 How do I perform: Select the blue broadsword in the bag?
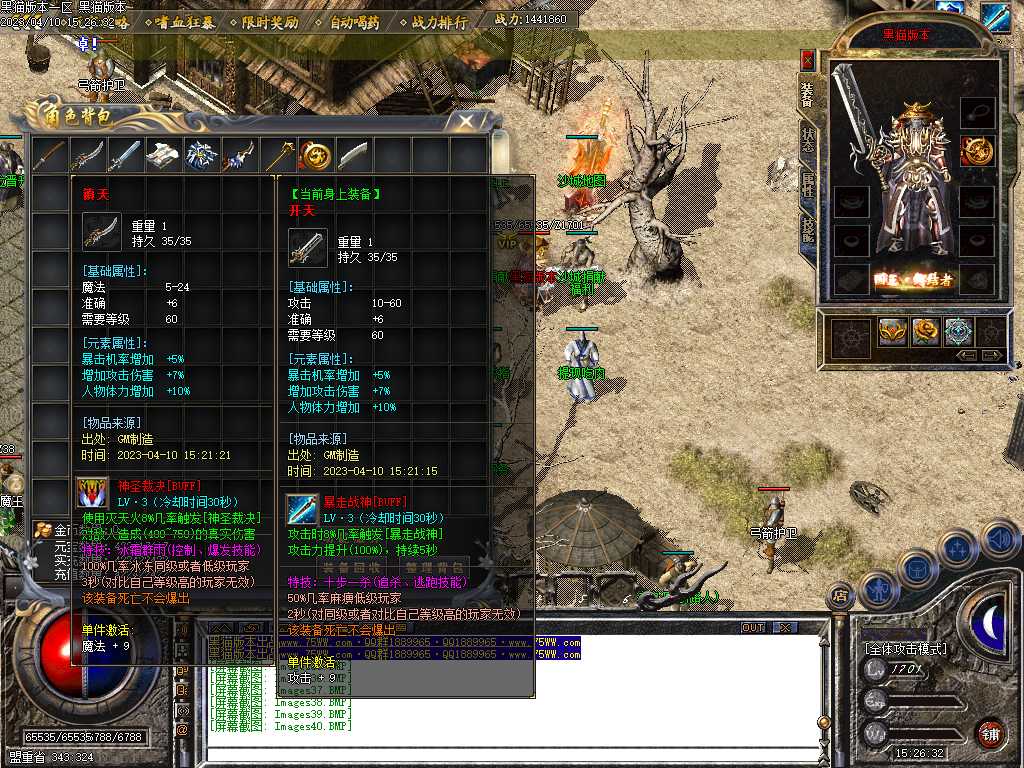pyautogui.click(x=125, y=155)
